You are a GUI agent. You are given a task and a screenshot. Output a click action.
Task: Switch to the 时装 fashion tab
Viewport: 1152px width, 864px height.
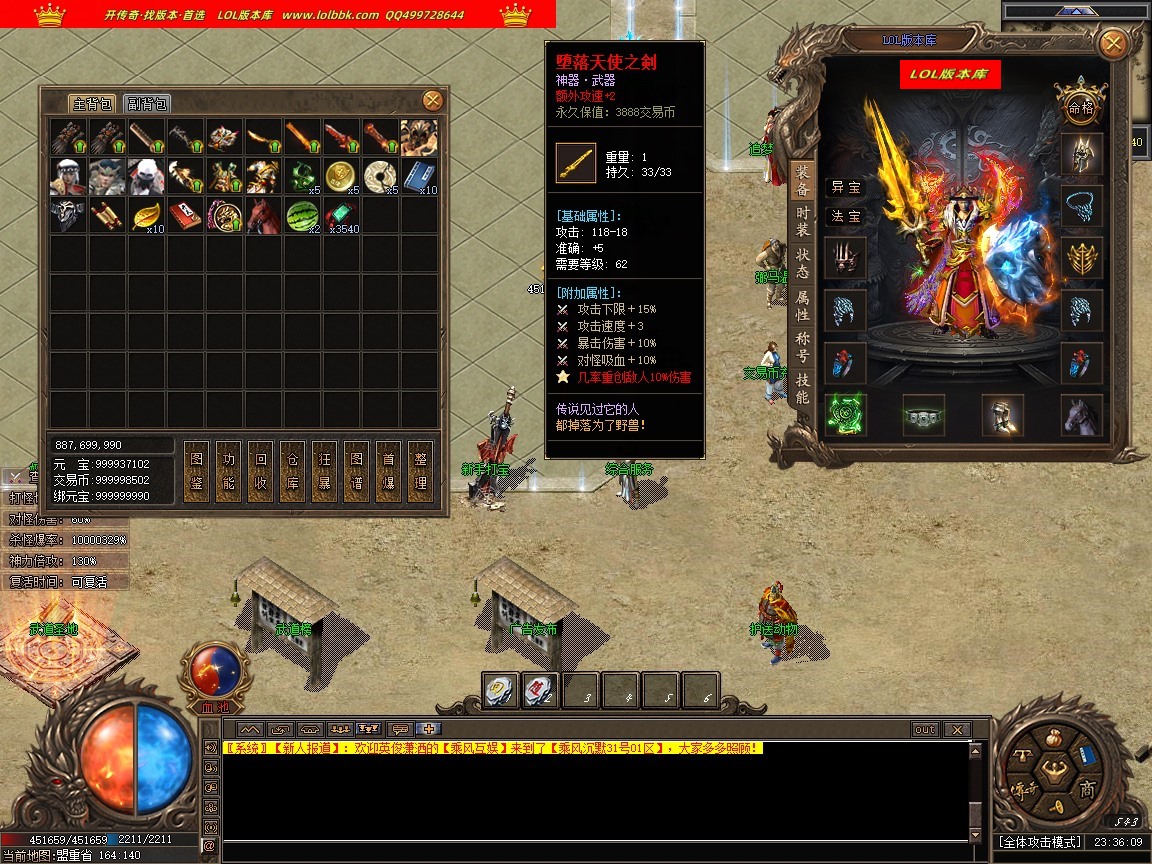(x=802, y=220)
